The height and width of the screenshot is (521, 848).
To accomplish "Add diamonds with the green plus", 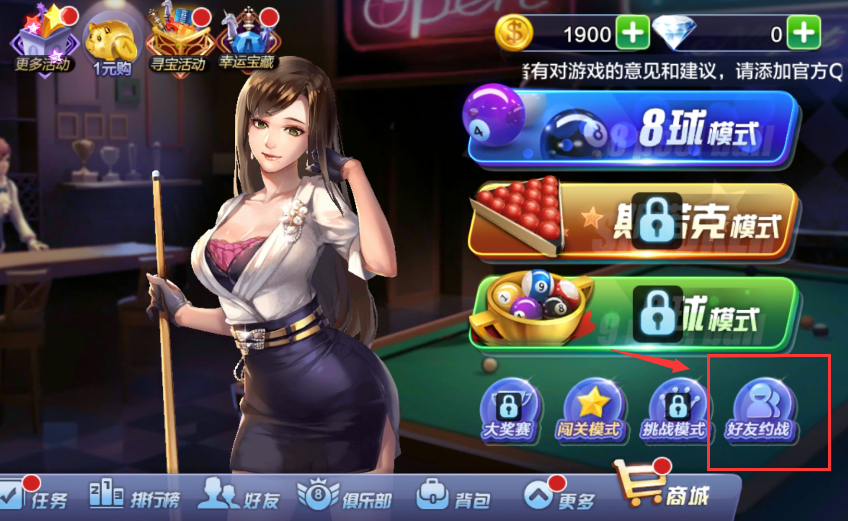I will point(803,34).
